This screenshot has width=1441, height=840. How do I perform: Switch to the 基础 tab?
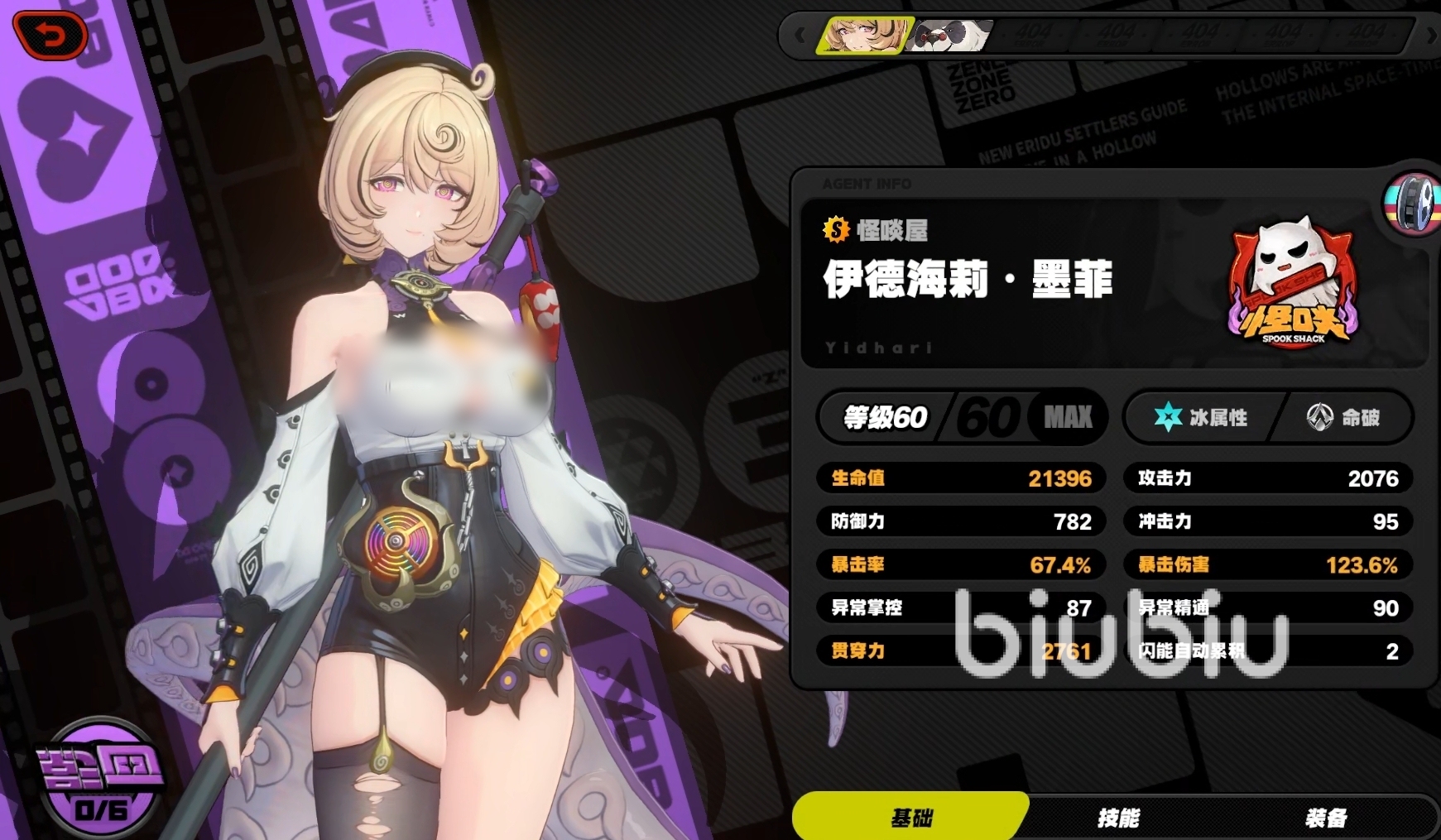click(x=910, y=818)
